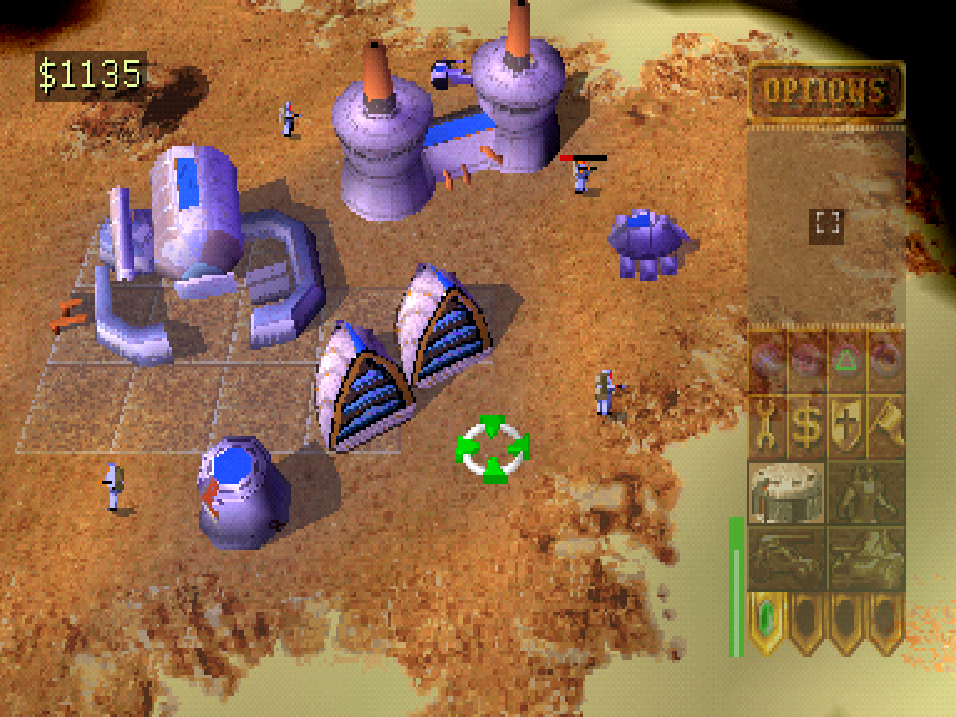Open the Options menu
The height and width of the screenshot is (717, 956).
pyautogui.click(x=825, y=92)
